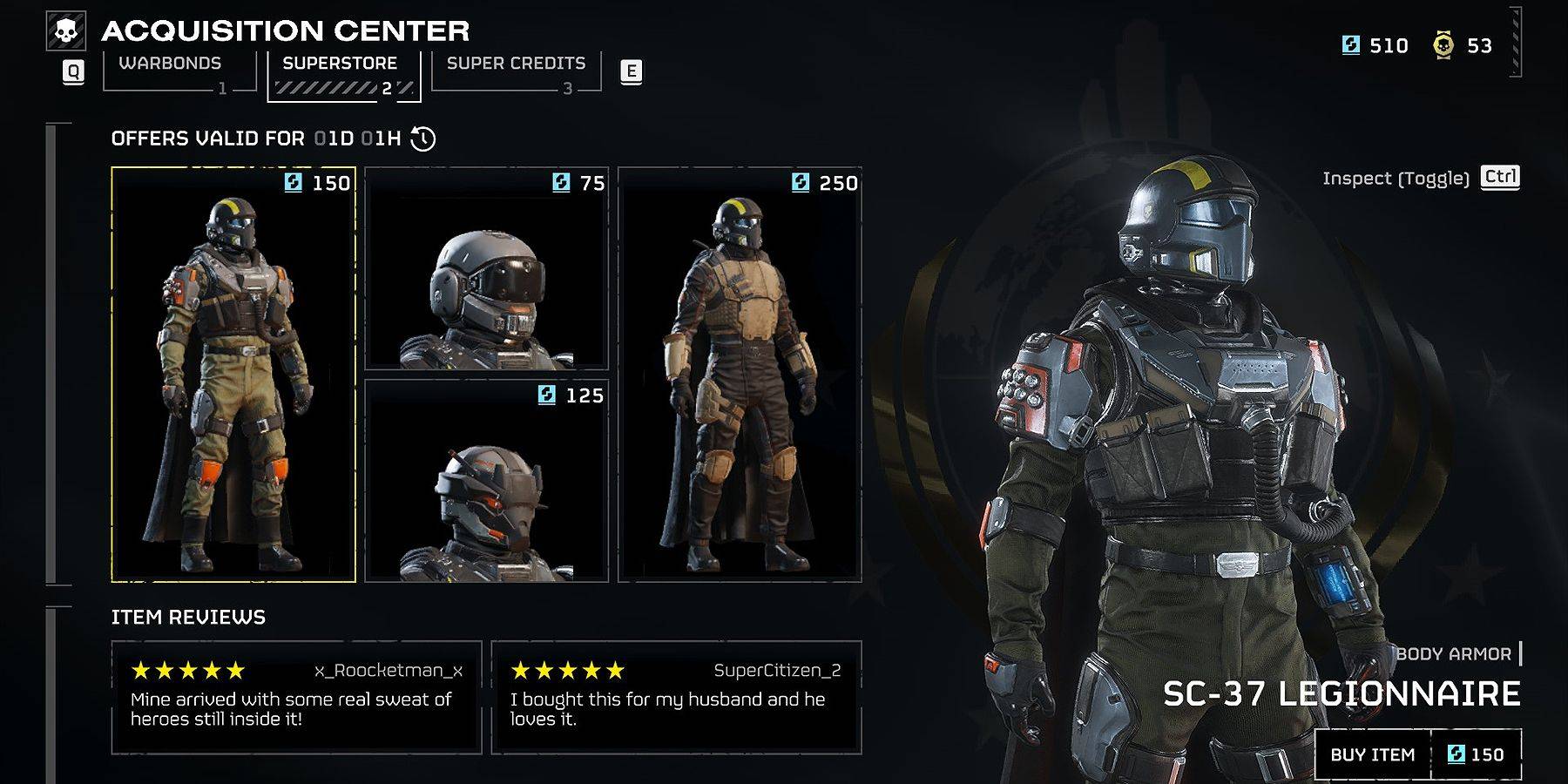Viewport: 1568px width, 784px height.
Task: Choose the 75-credit grey helmet offer
Action: (x=486, y=268)
